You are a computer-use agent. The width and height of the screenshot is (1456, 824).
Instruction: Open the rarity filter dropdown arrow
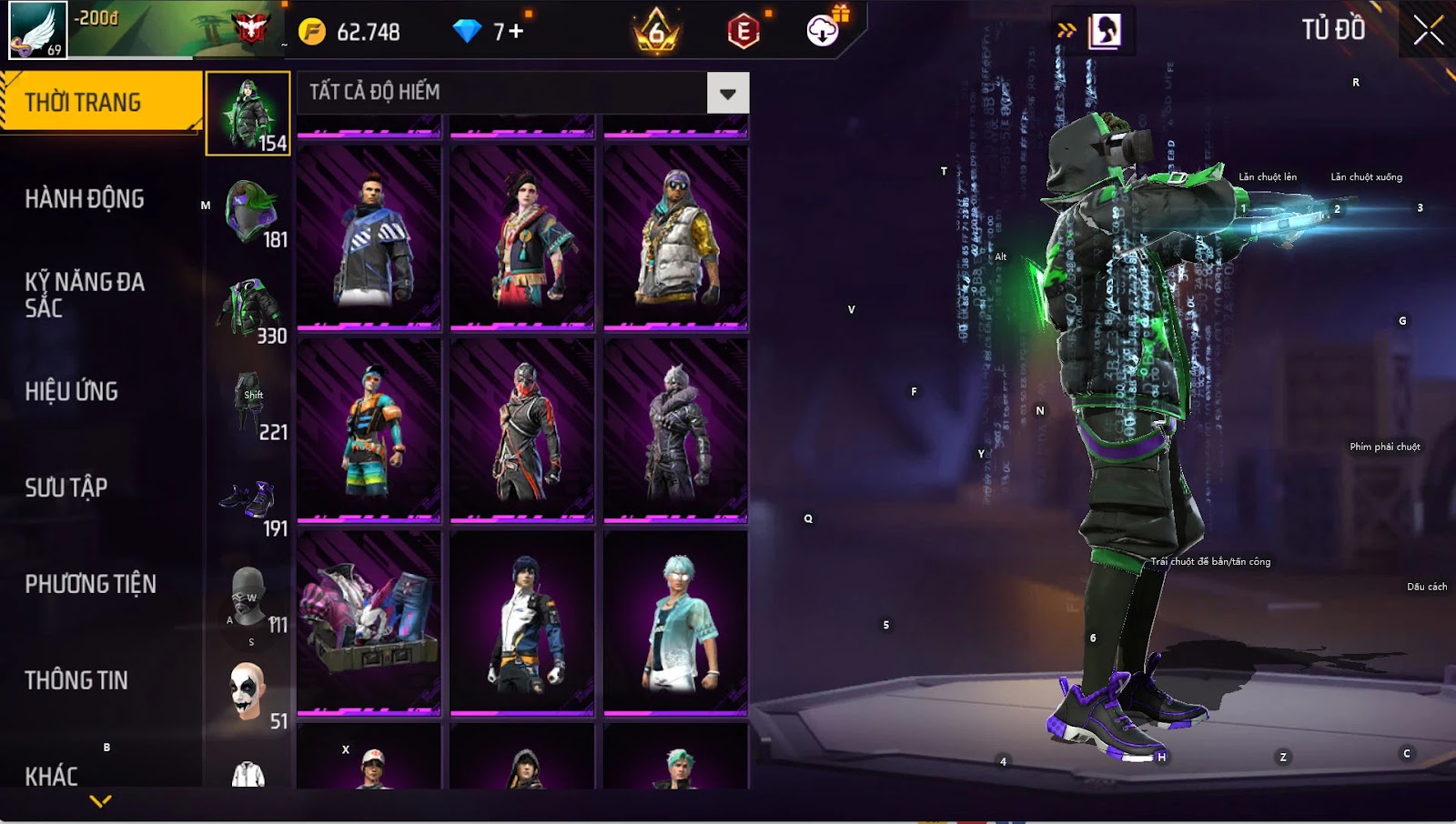point(727,93)
